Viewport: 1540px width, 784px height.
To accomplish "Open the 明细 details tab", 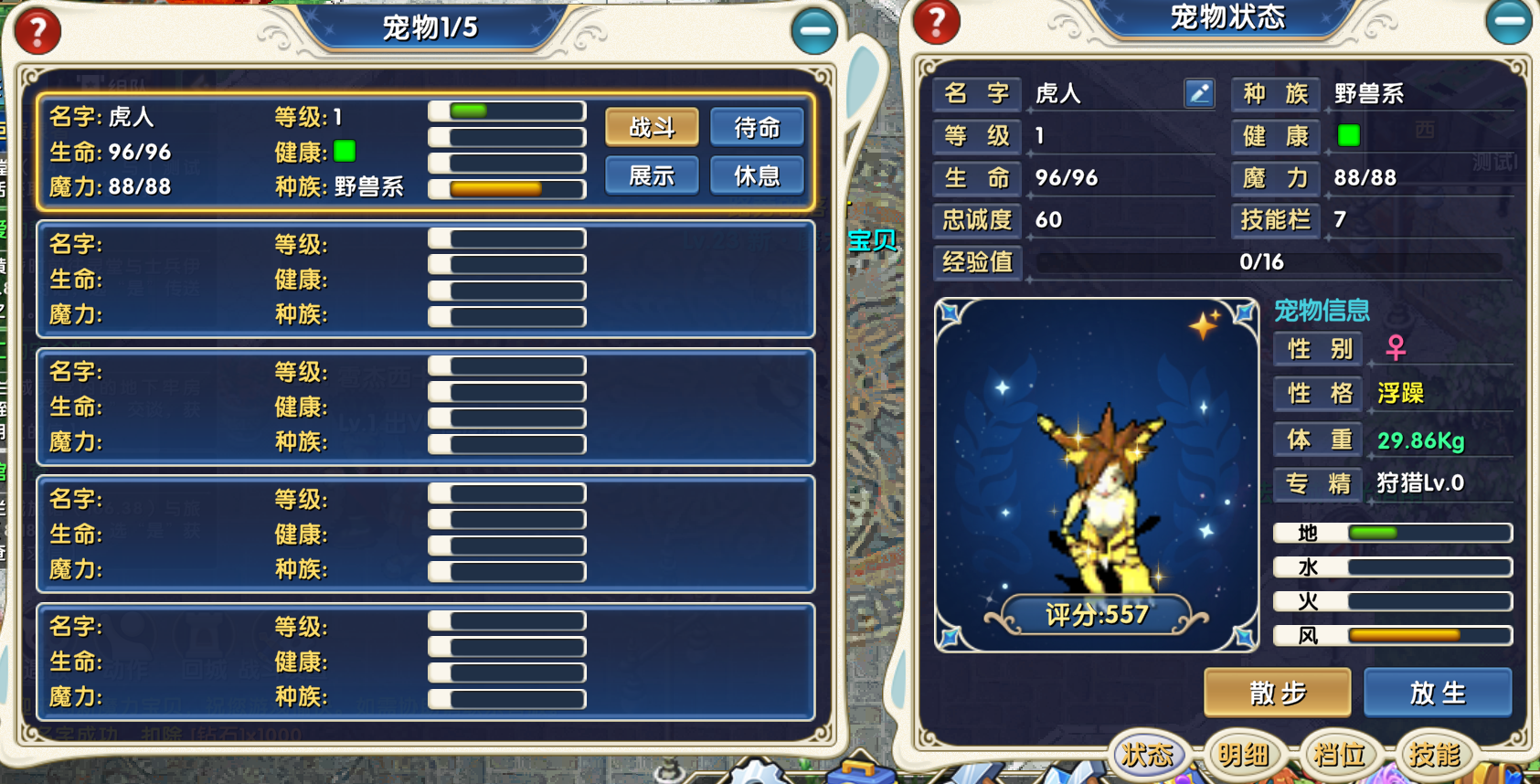I will (1244, 754).
